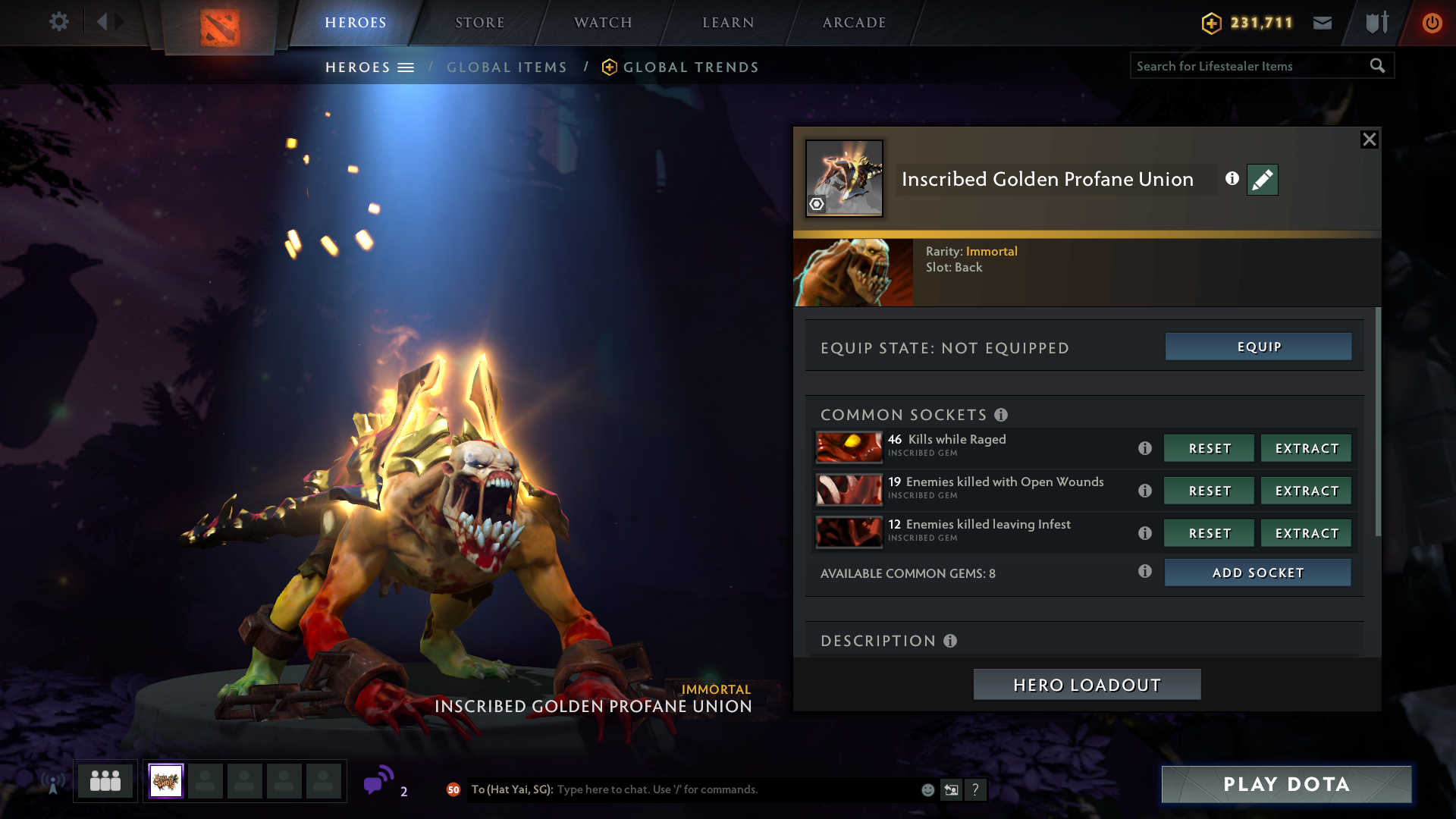Image resolution: width=1456 pixels, height=819 pixels.
Task: Rename item with the pencil button
Action: click(x=1262, y=180)
